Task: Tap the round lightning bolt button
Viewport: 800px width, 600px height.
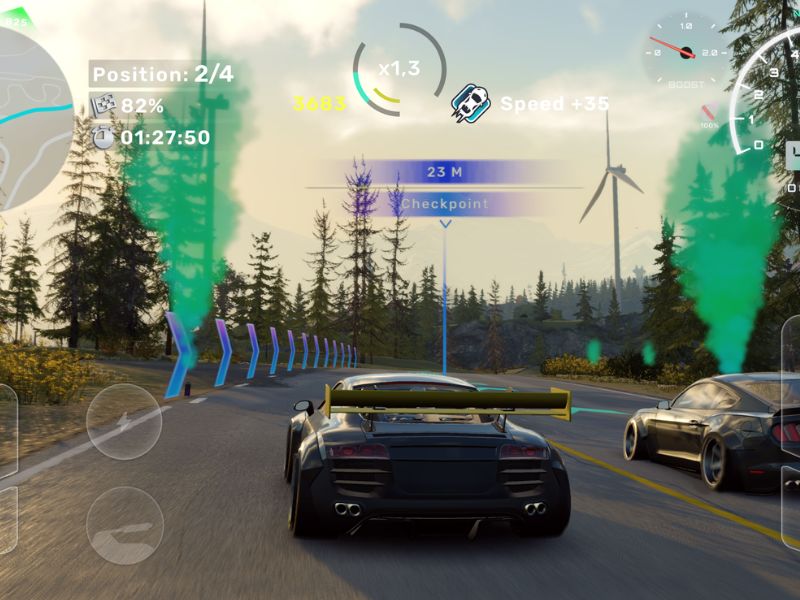Action: click(124, 422)
